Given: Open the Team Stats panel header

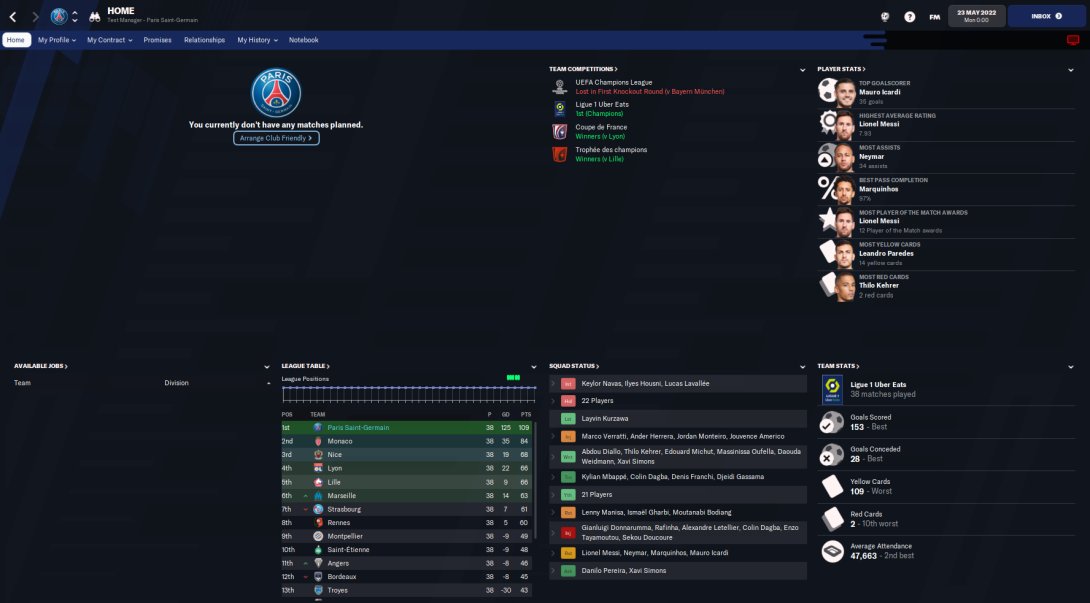Looking at the screenshot, I should 838,366.
